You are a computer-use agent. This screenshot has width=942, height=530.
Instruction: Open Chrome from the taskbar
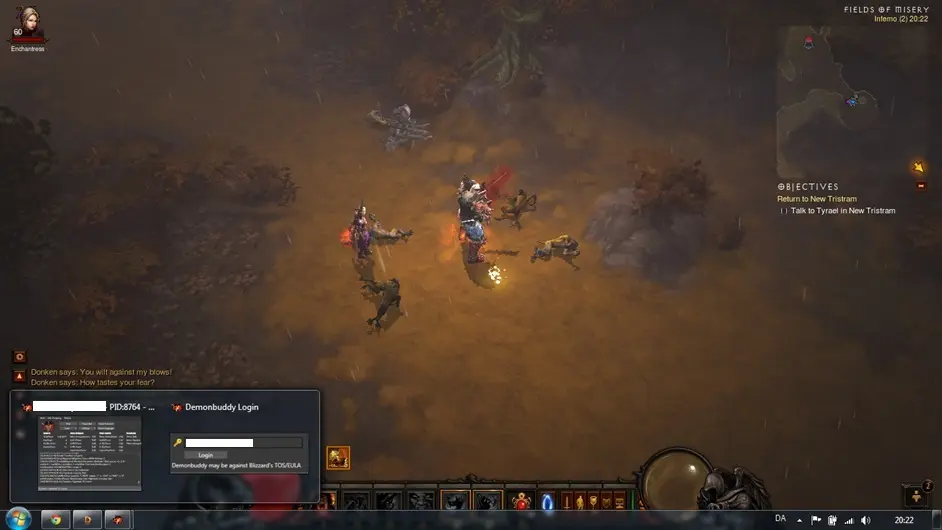55,520
